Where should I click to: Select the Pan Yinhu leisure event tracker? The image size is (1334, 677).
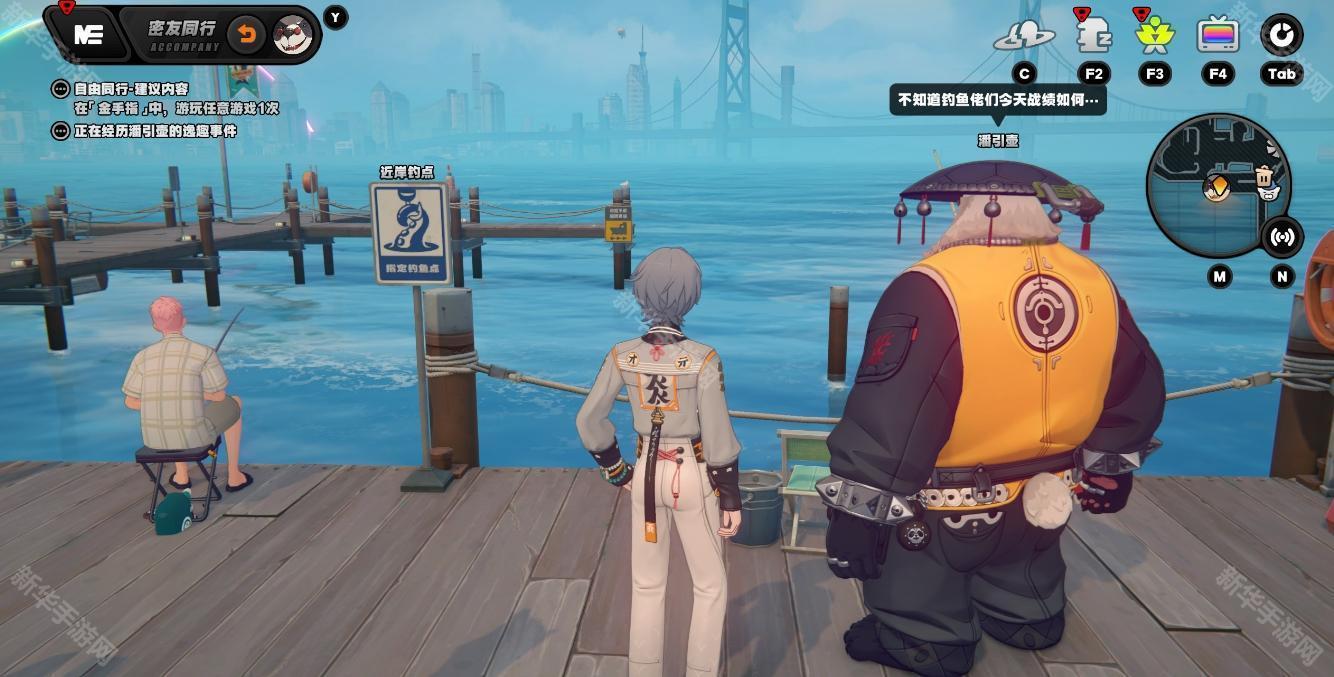(x=155, y=130)
